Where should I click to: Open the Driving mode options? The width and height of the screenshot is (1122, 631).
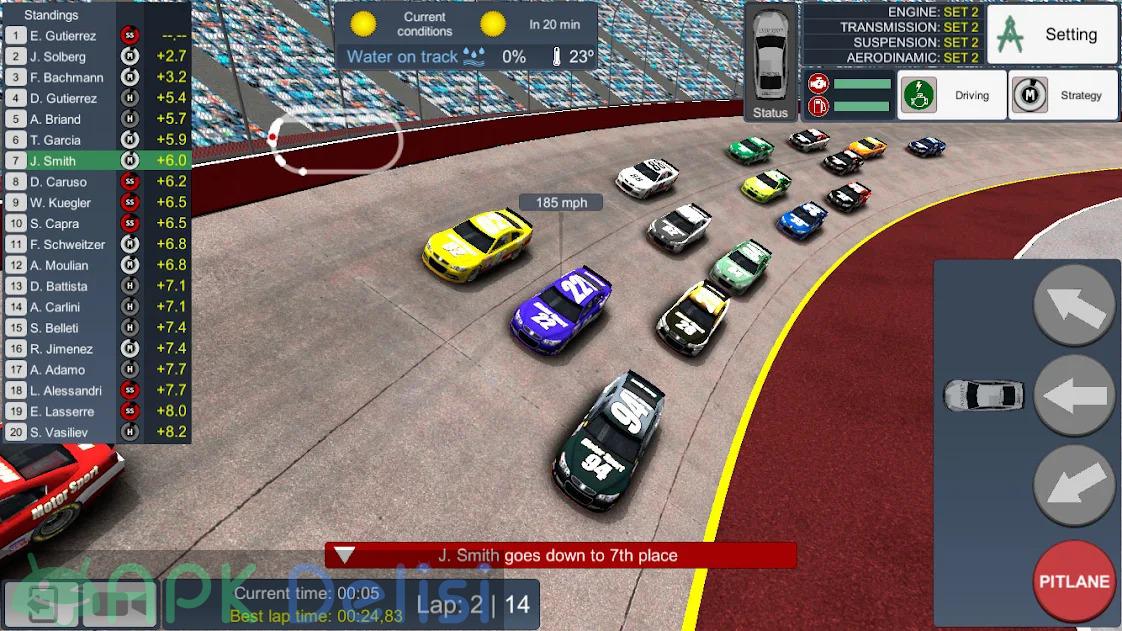tap(951, 96)
